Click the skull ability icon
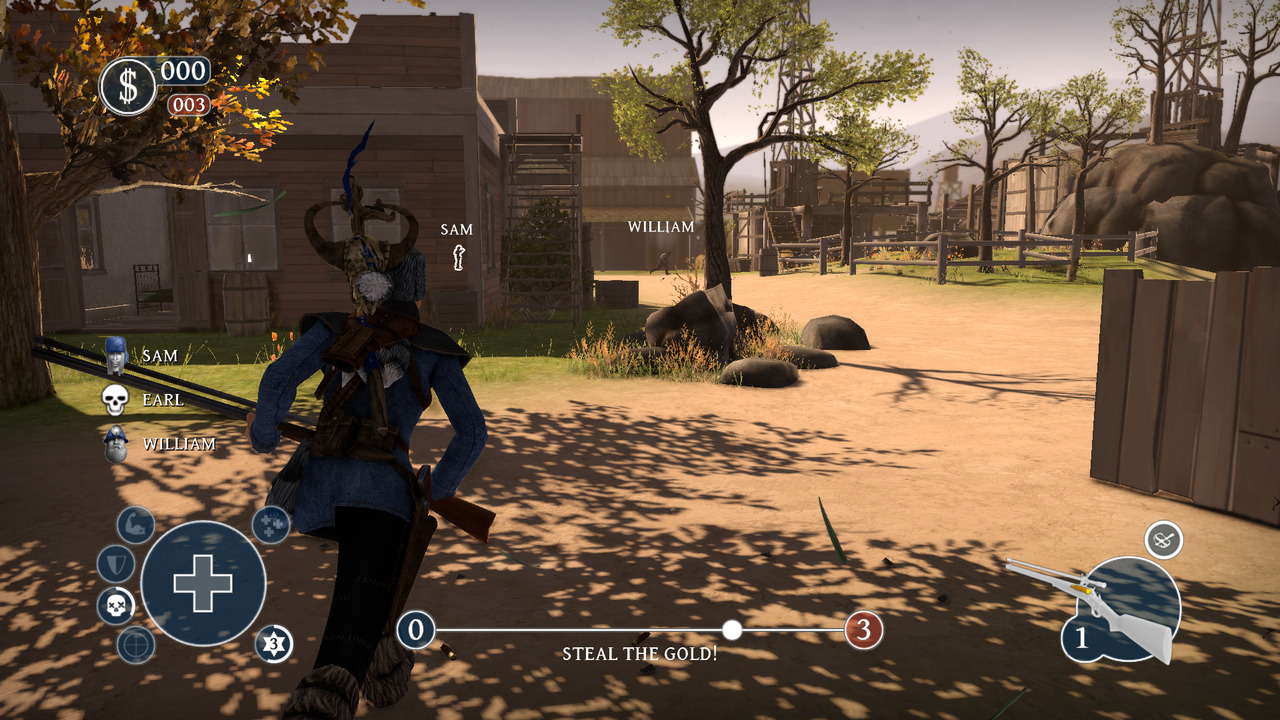The width and height of the screenshot is (1280, 720). click(x=116, y=606)
